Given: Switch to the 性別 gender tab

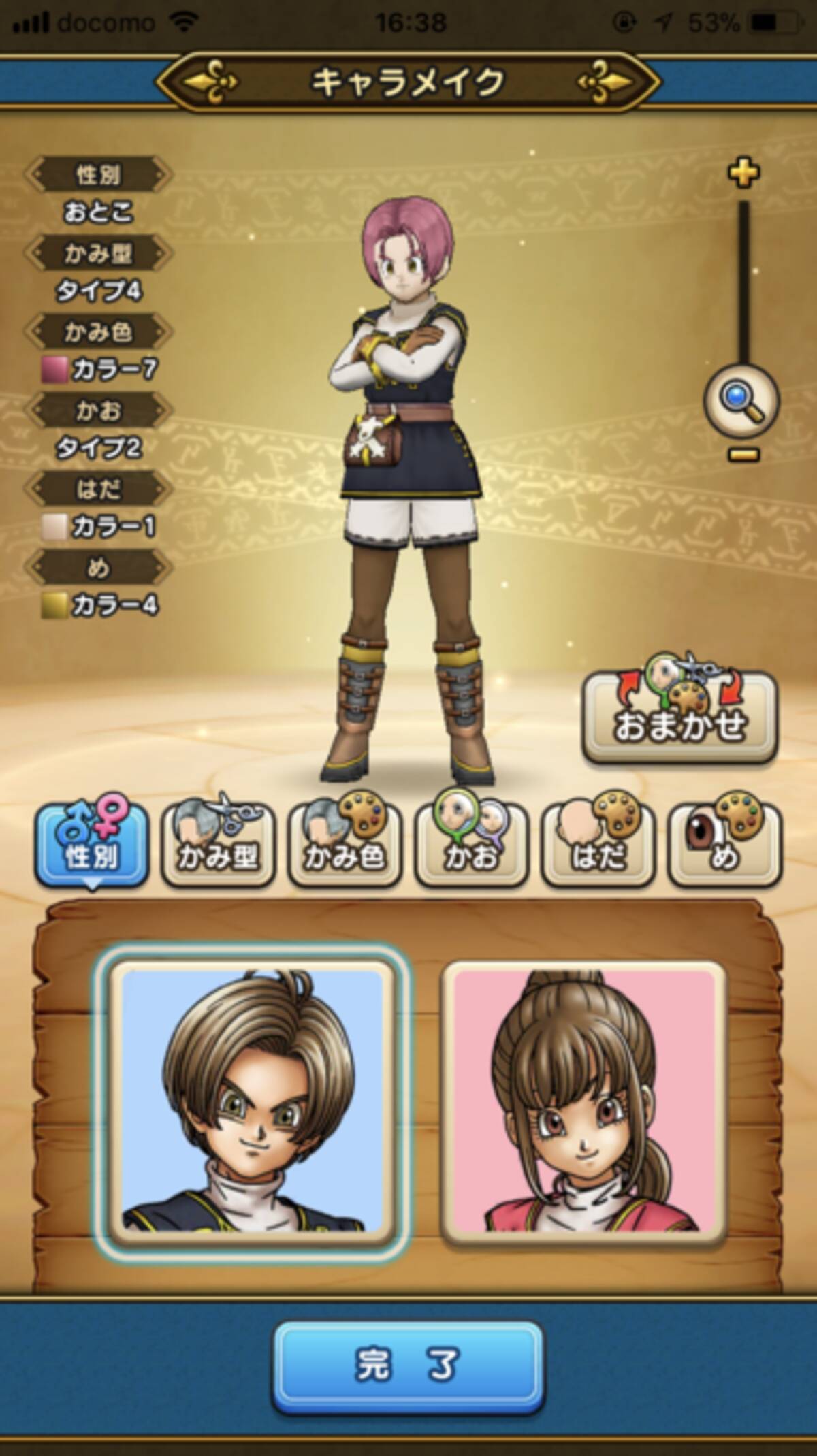Looking at the screenshot, I should (92, 844).
